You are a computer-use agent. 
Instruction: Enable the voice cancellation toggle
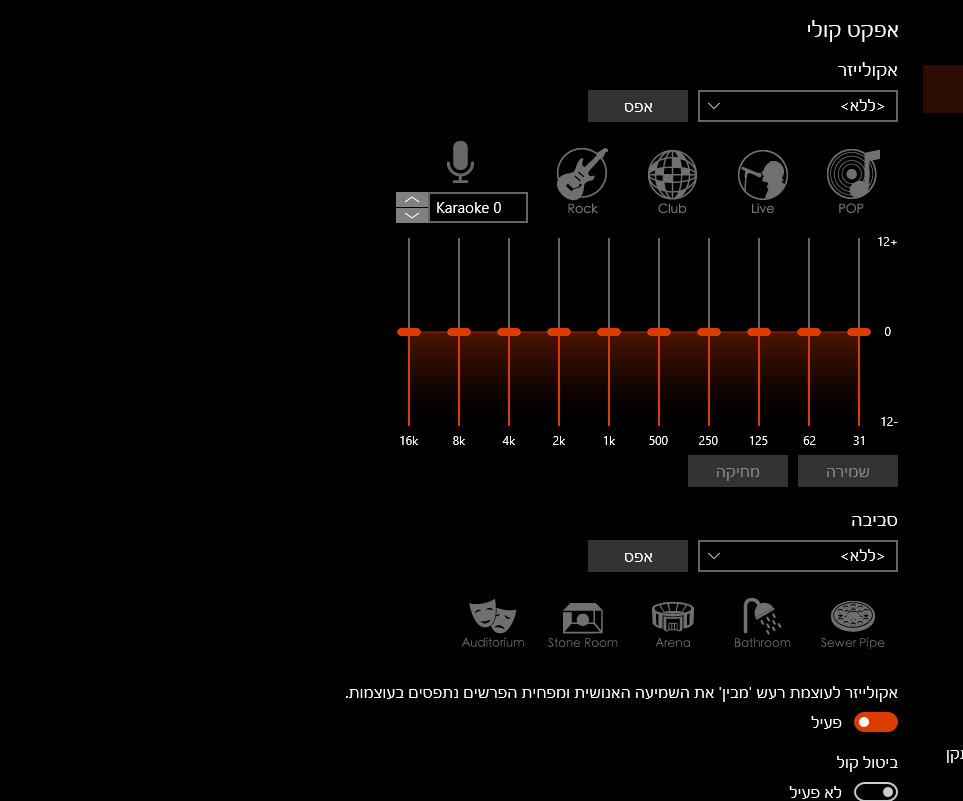pyautogui.click(x=875, y=792)
